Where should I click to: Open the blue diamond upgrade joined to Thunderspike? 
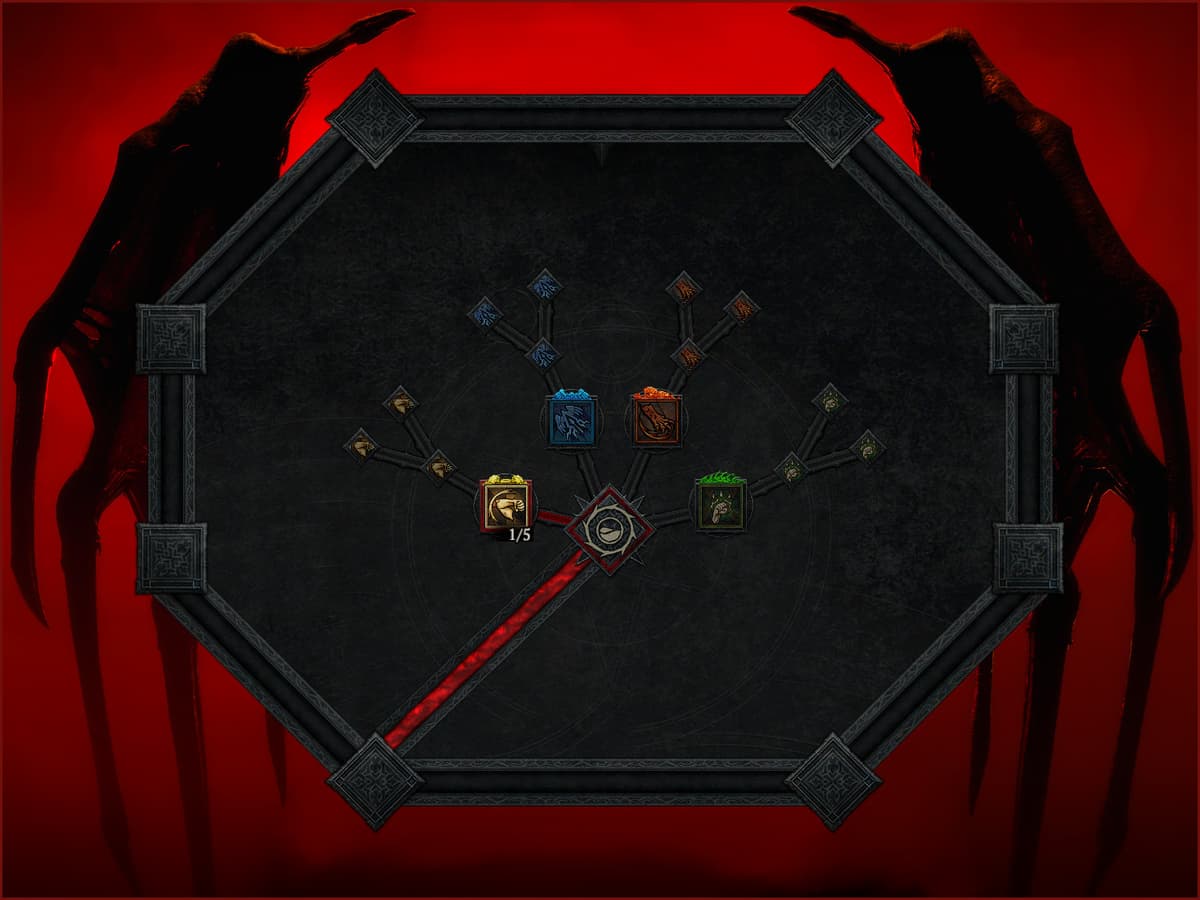[x=543, y=352]
